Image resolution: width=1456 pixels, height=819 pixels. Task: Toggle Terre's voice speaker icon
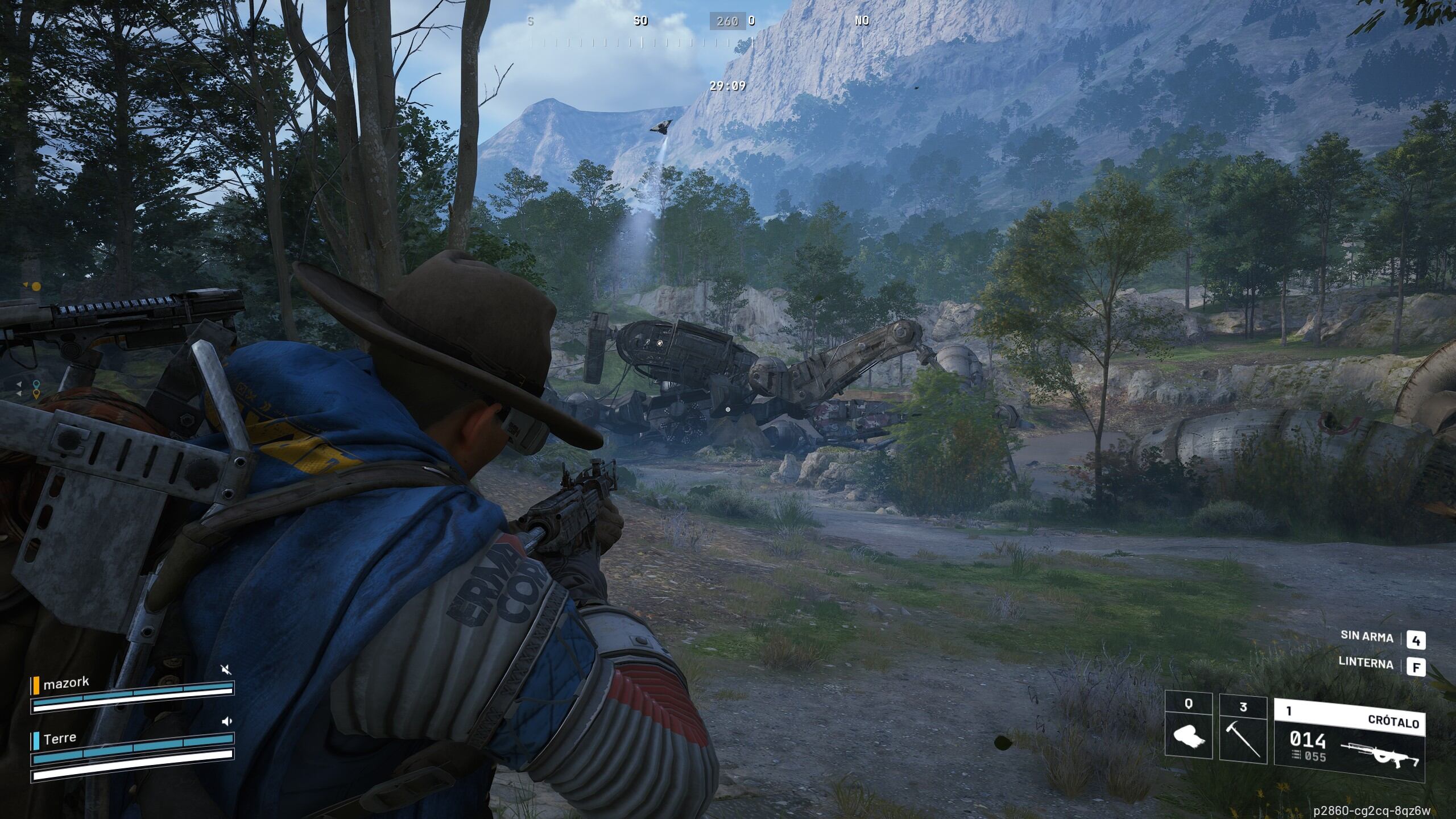227,722
